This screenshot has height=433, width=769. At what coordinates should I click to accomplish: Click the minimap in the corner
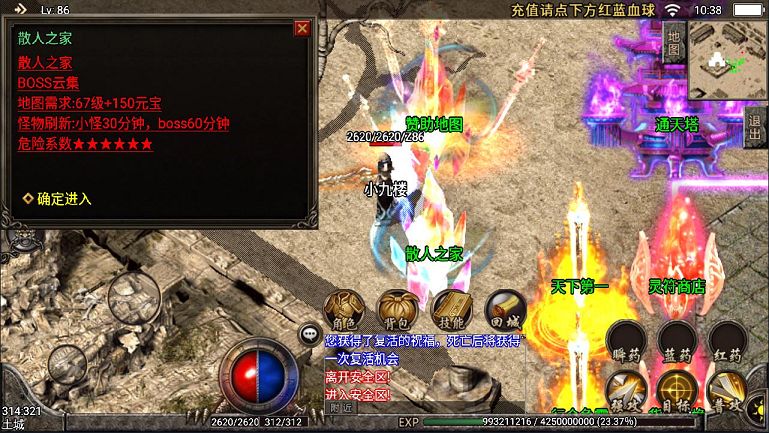pos(728,60)
